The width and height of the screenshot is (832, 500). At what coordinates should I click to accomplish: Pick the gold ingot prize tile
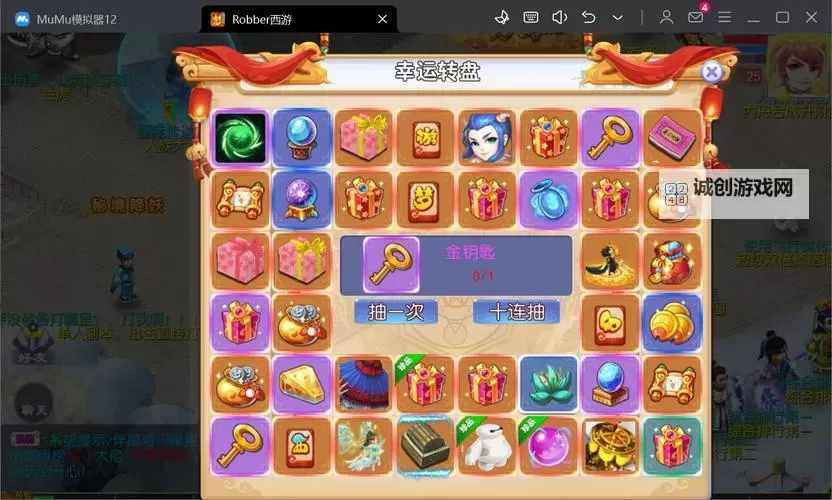pos(672,322)
